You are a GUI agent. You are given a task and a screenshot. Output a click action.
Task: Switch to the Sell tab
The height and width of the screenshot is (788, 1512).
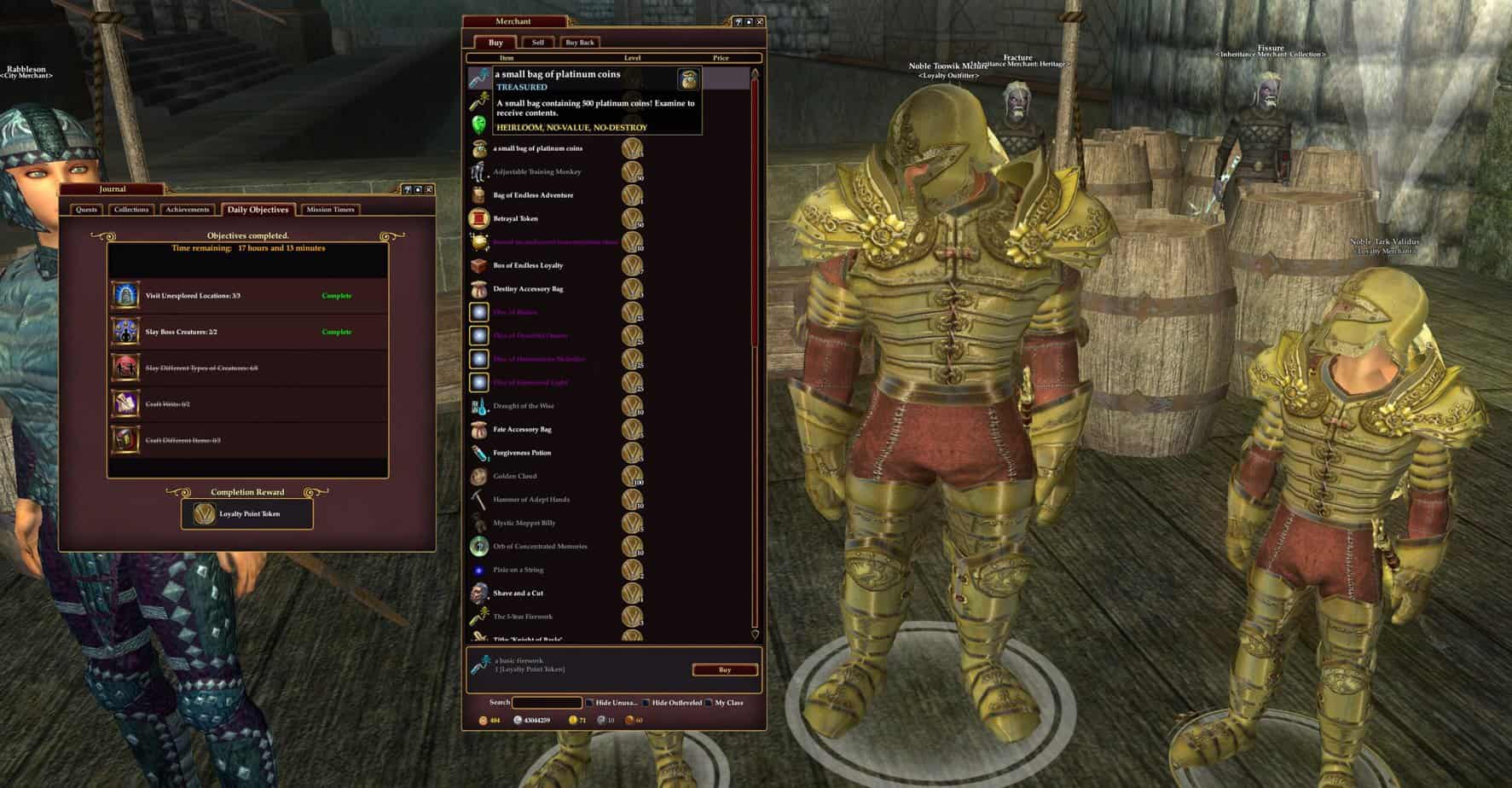tap(537, 41)
